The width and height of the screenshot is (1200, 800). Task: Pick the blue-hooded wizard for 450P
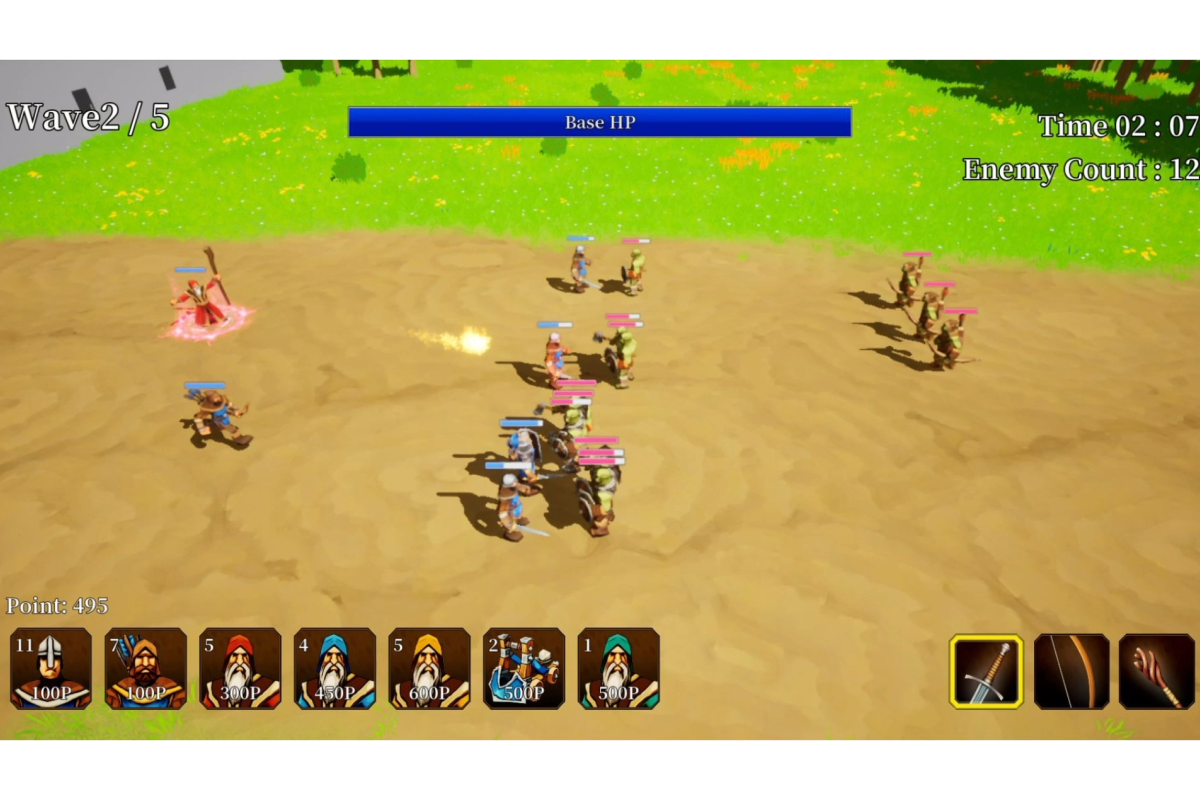335,668
